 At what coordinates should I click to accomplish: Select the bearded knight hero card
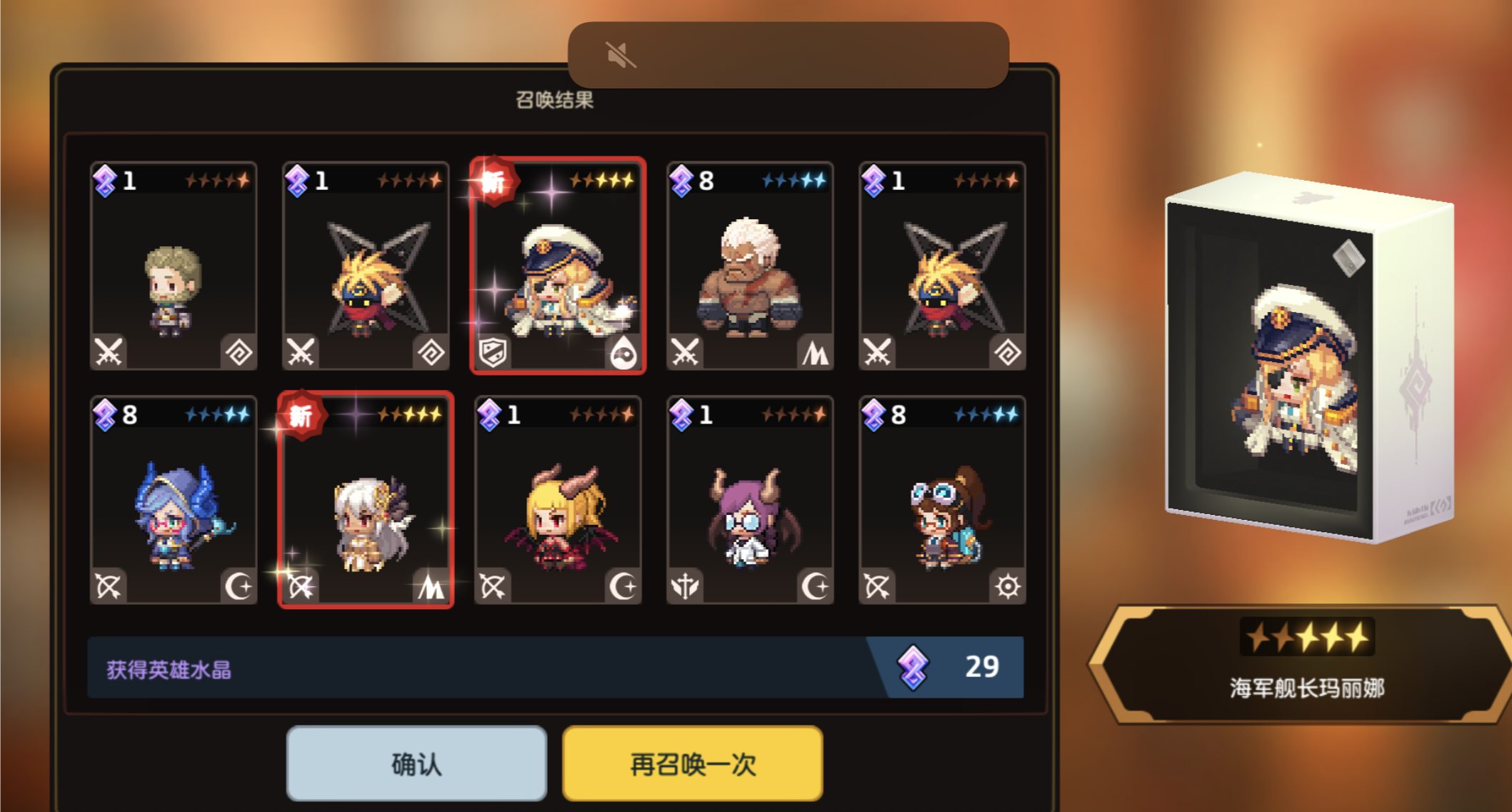point(174,266)
